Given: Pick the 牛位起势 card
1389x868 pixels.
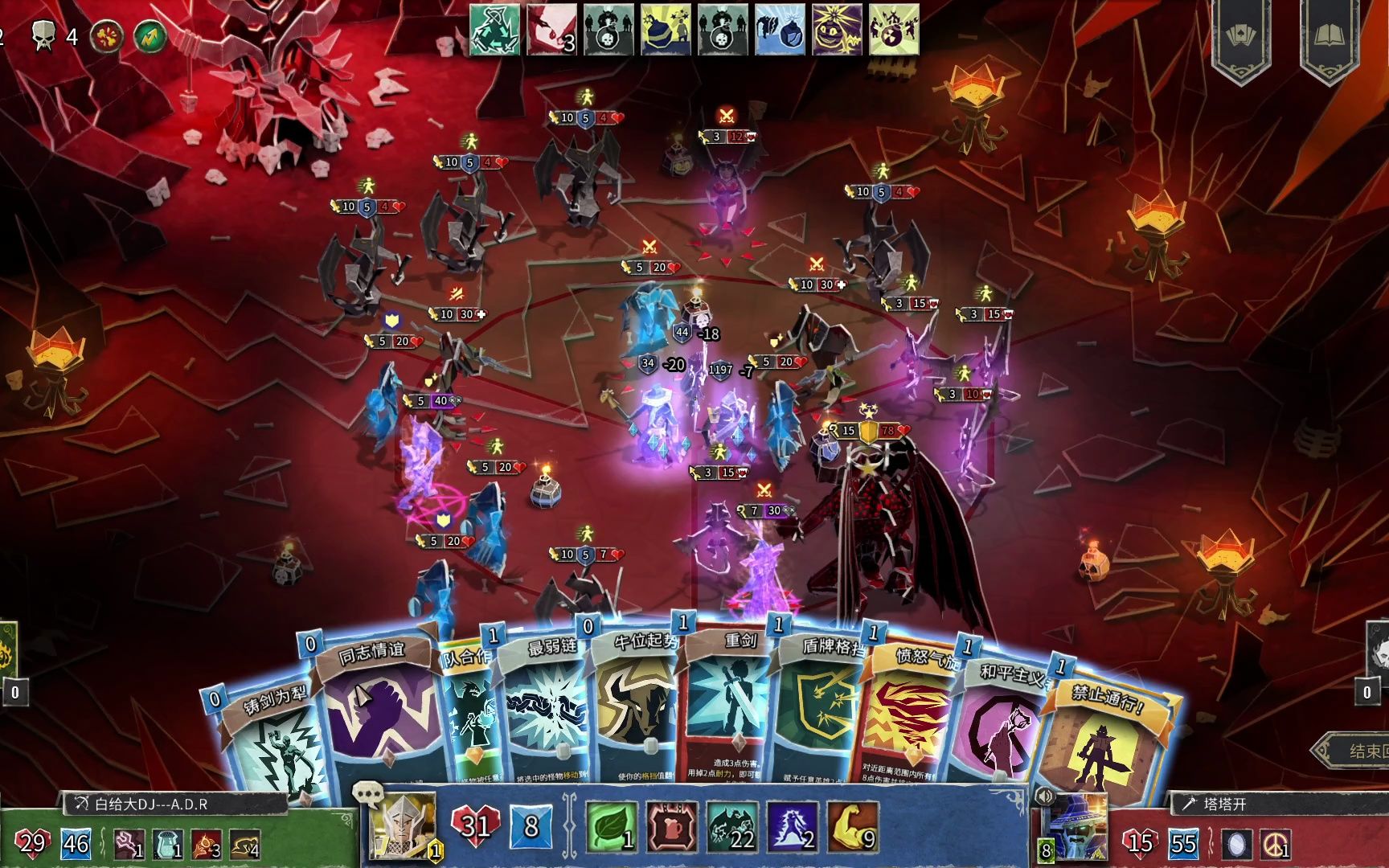Looking at the screenshot, I should (635, 707).
